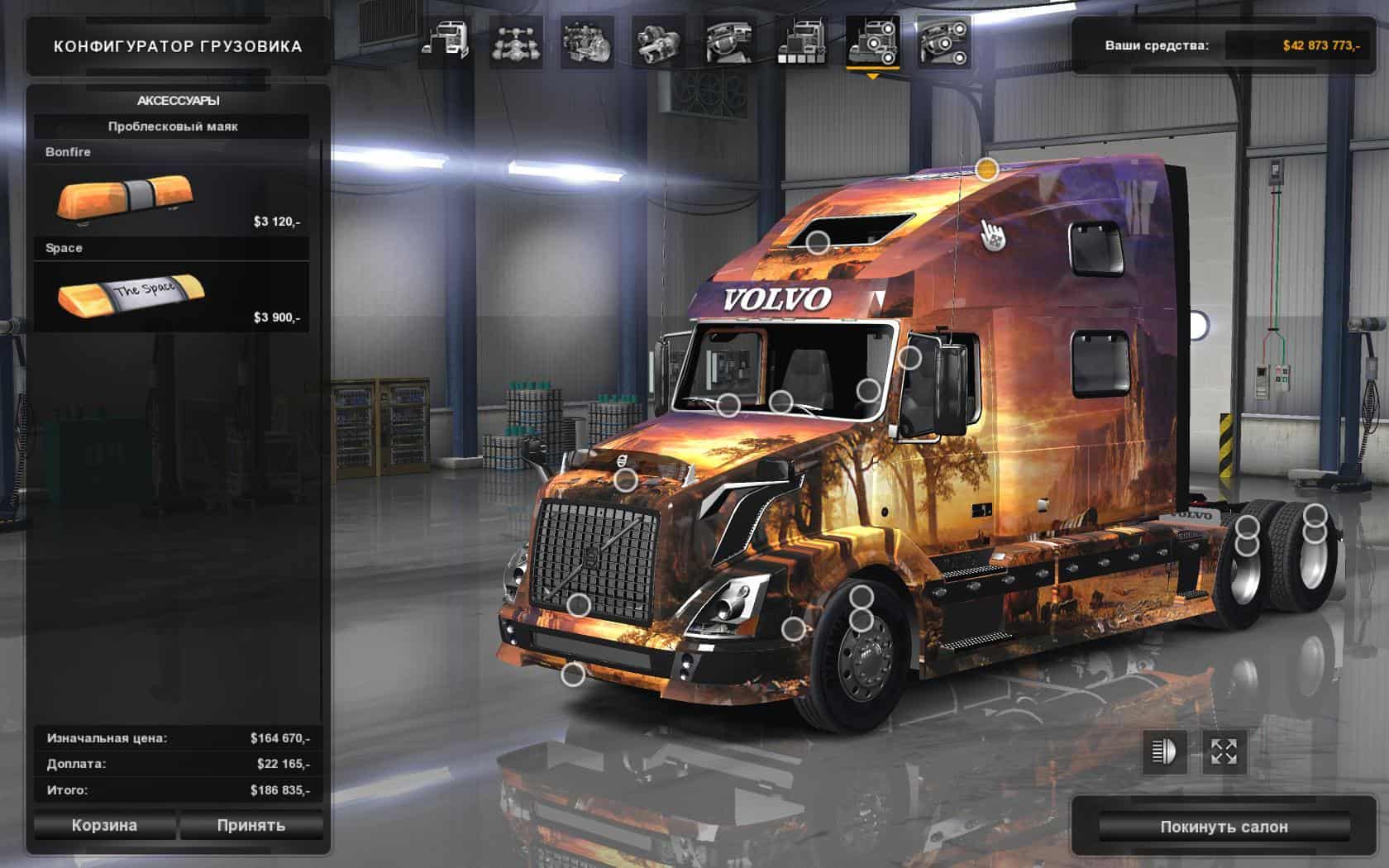Select the Bonfire beacon accessory
The image size is (1389, 868).
click(171, 201)
